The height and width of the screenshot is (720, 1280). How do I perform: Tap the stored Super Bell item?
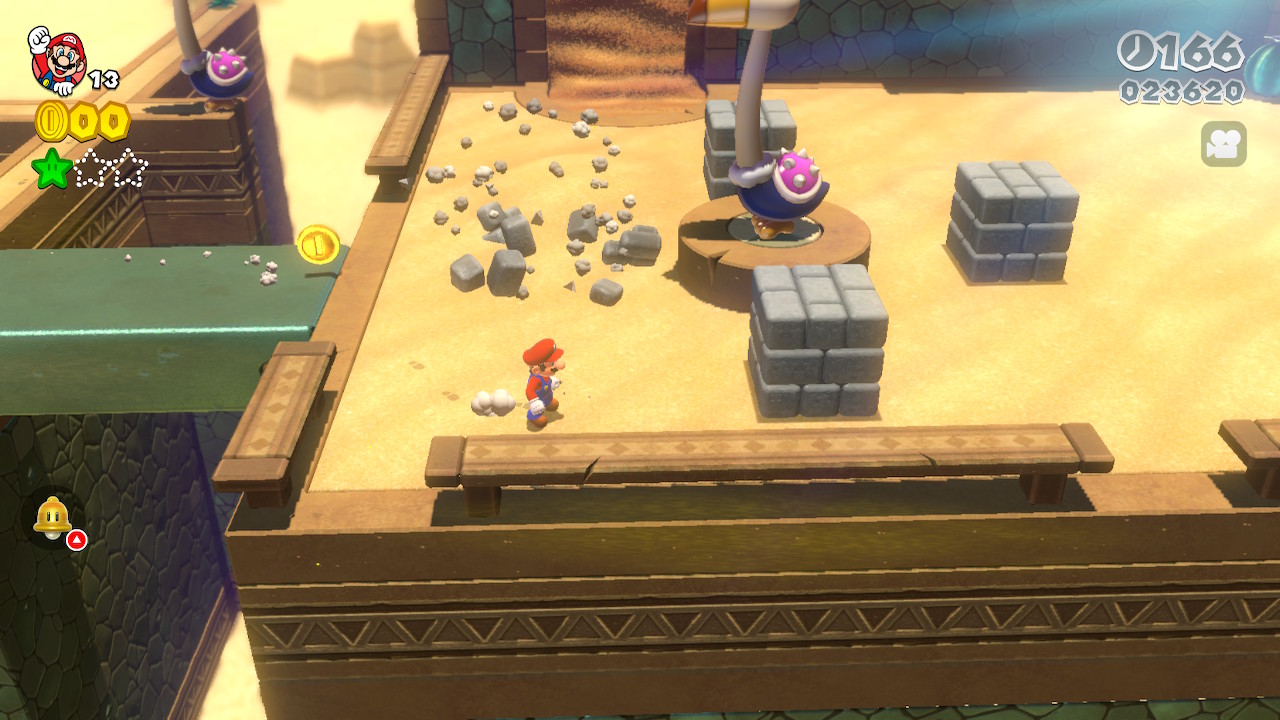[x=52, y=518]
